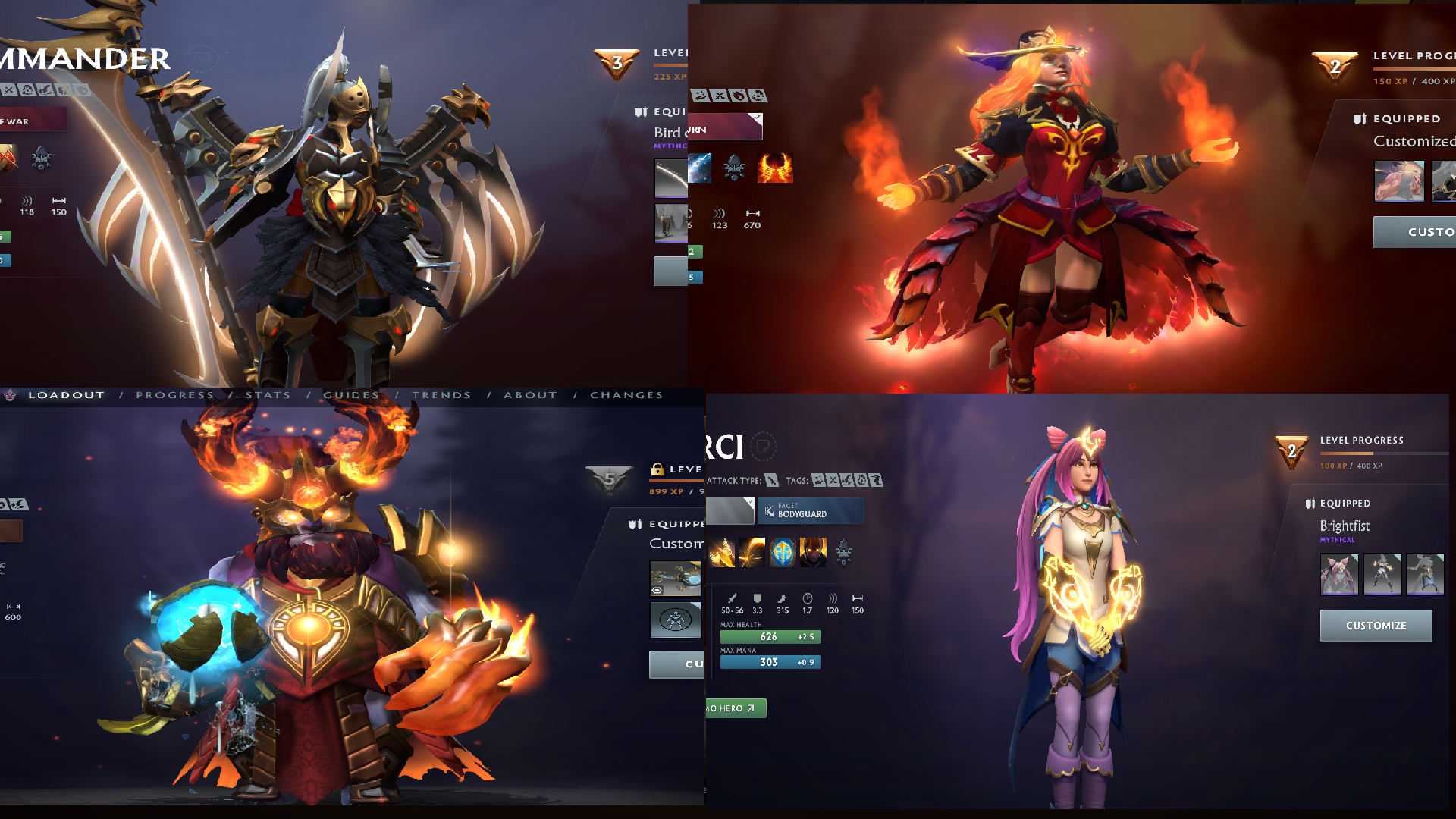Viewport: 1456px width, 819px height.
Task: Click Lina's fiery wings item icon
Action: pyautogui.click(x=775, y=168)
